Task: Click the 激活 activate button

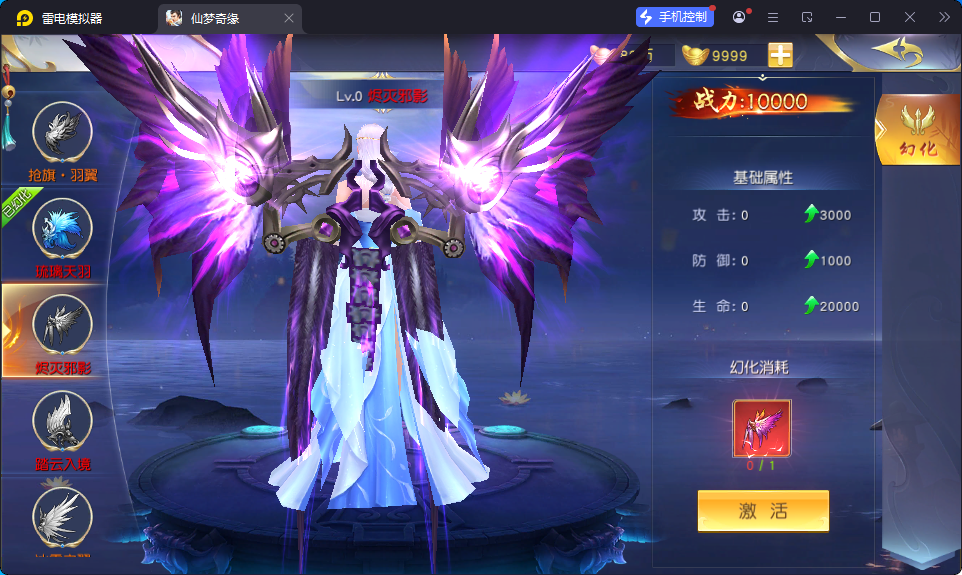Action: click(763, 511)
